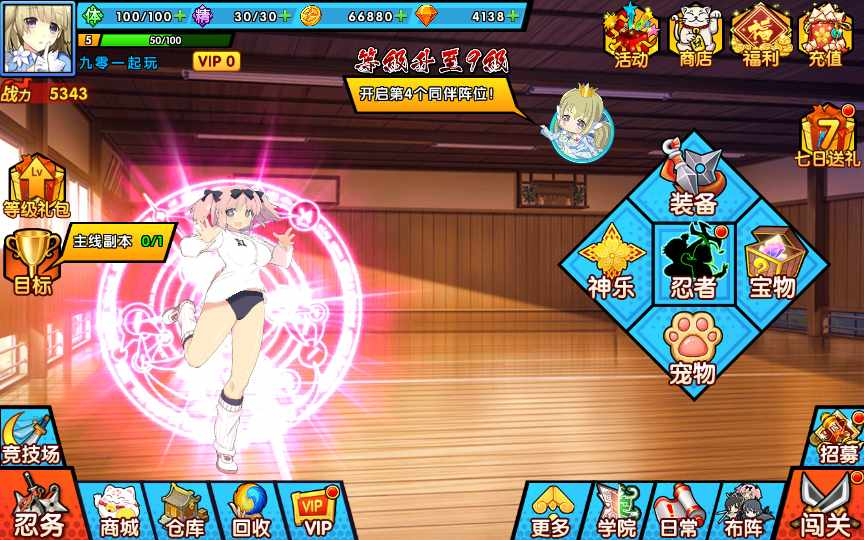Image resolution: width=864 pixels, height=540 pixels.
Task: Open the 布阵 formation setup
Action: 743,511
